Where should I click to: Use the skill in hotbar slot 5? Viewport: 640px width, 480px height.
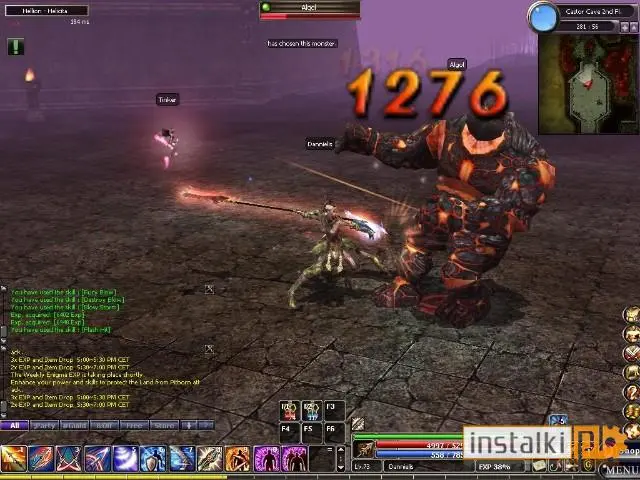[125, 459]
